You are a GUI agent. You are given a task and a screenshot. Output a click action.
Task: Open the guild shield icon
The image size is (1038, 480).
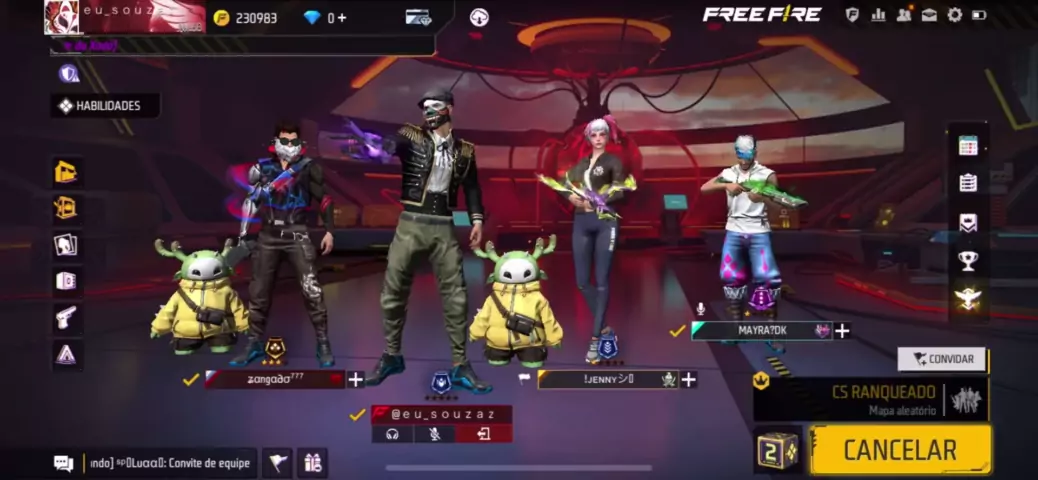tap(852, 15)
